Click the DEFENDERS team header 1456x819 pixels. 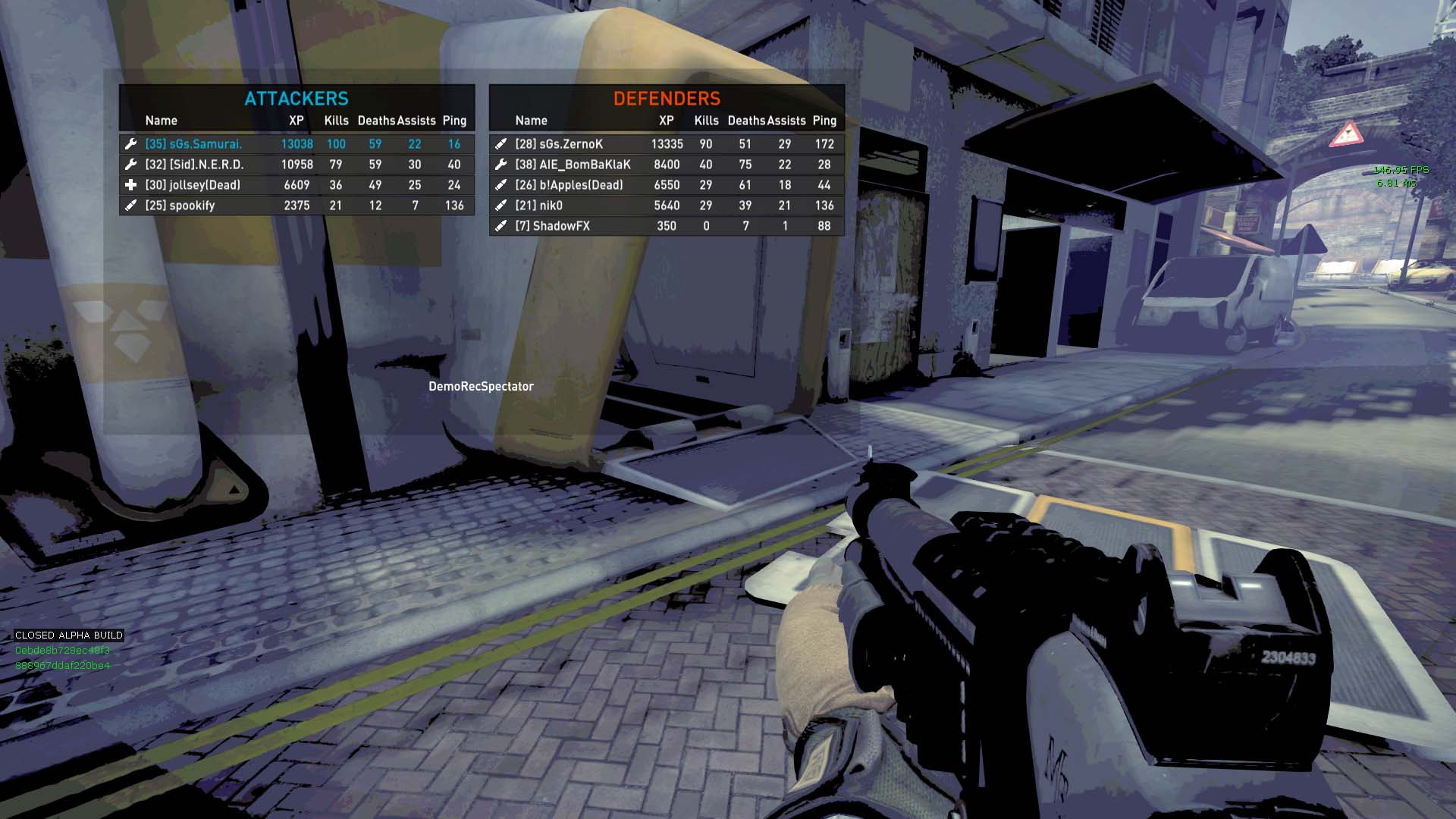(667, 99)
